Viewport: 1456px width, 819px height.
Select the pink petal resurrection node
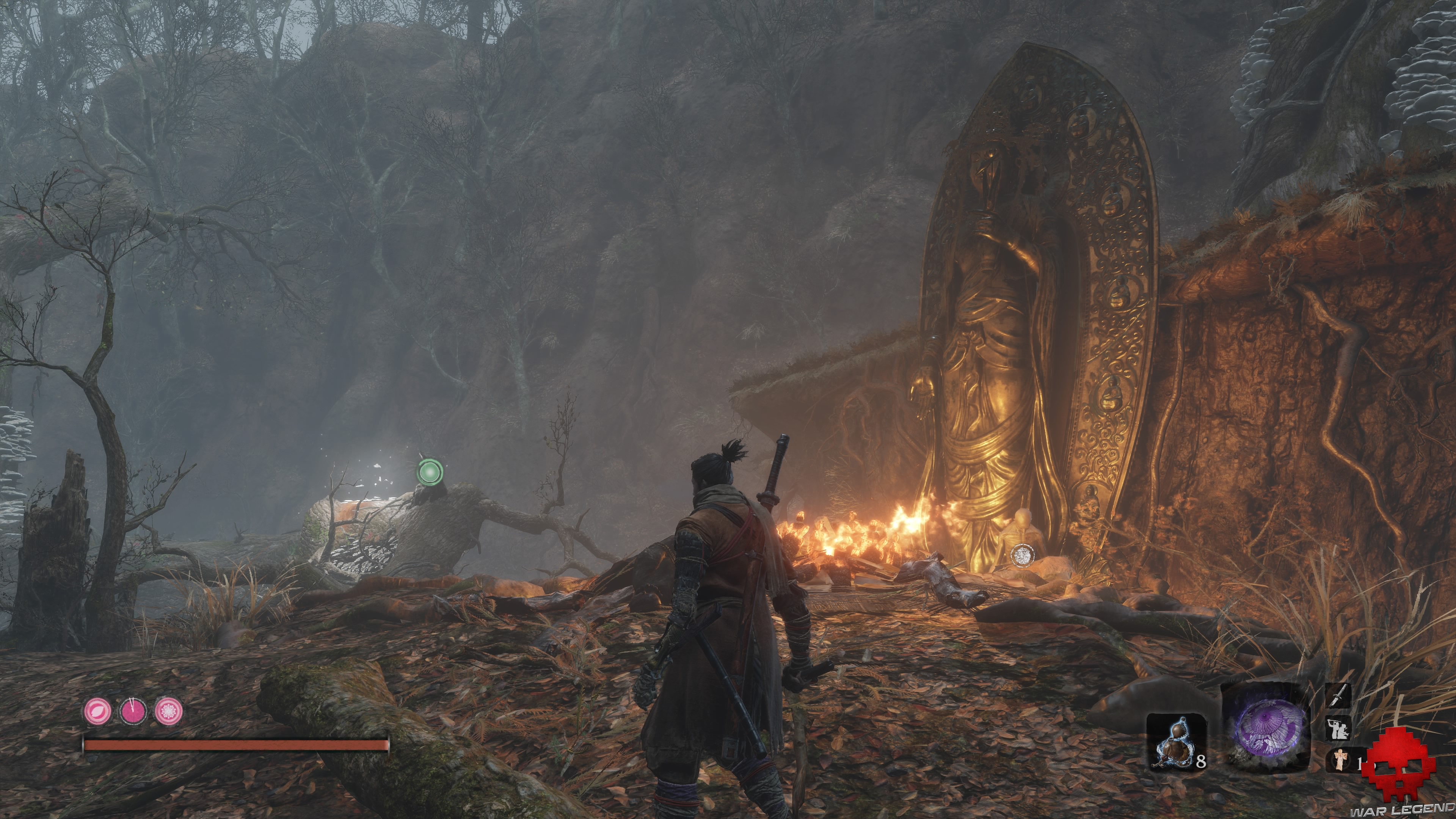pyautogui.click(x=98, y=711)
